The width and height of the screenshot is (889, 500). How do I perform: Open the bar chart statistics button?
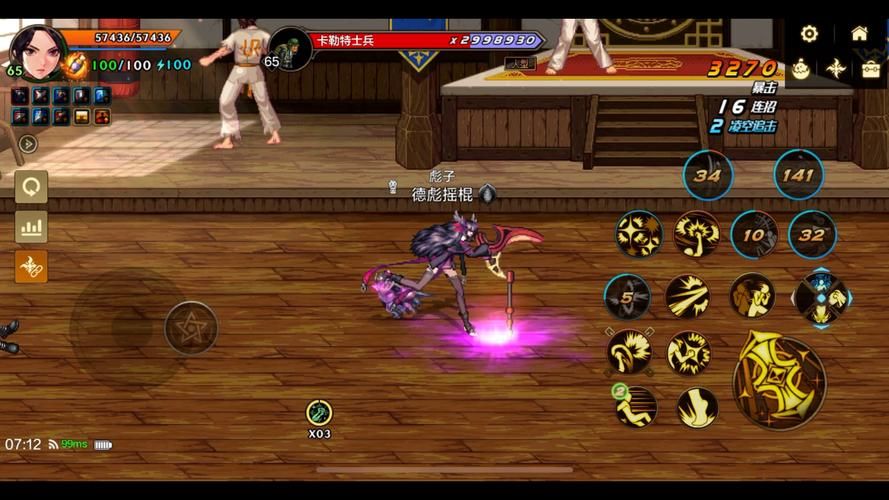(x=31, y=227)
